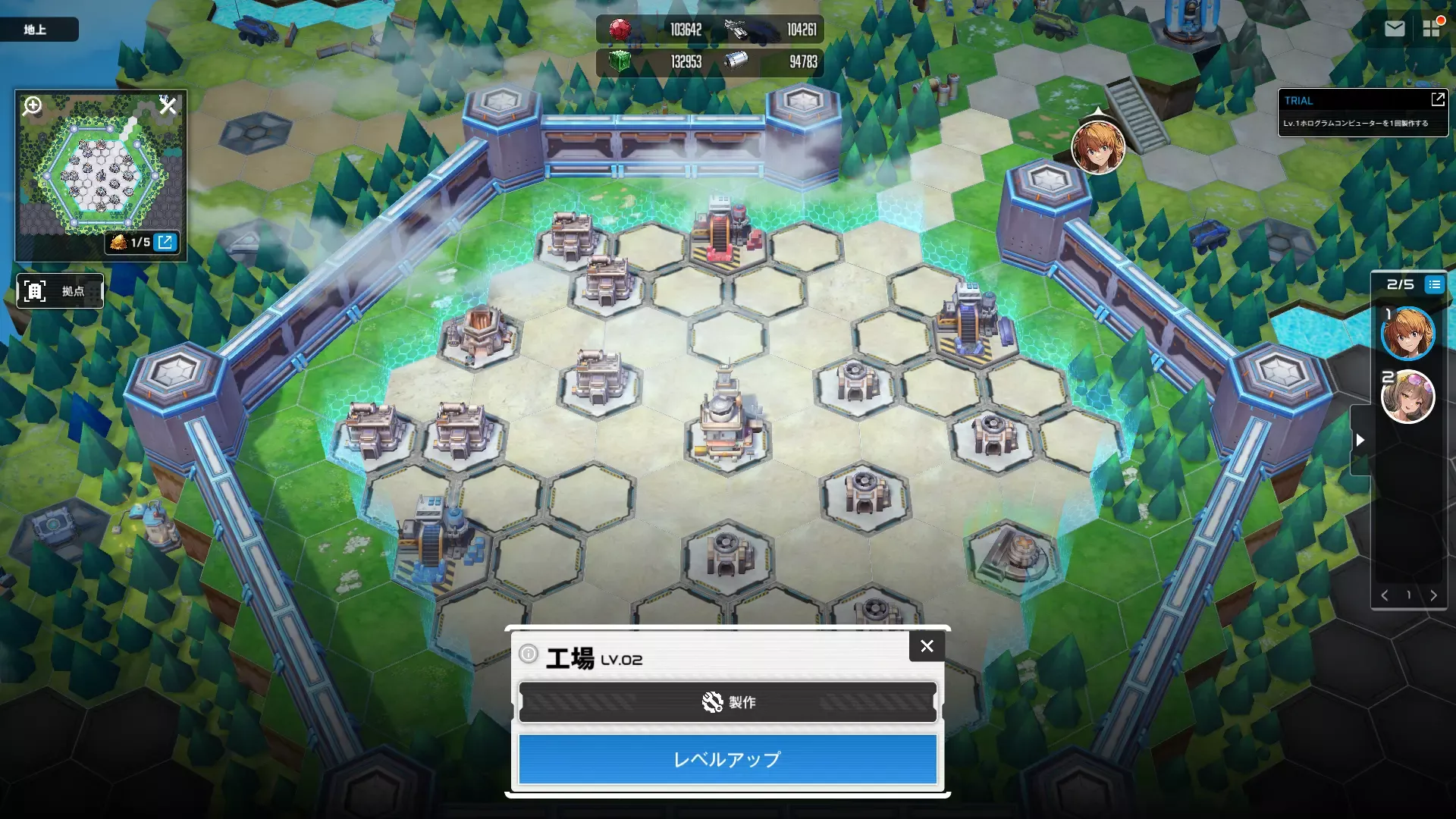Click the blue list icon near the 2/5 counter

click(1433, 285)
